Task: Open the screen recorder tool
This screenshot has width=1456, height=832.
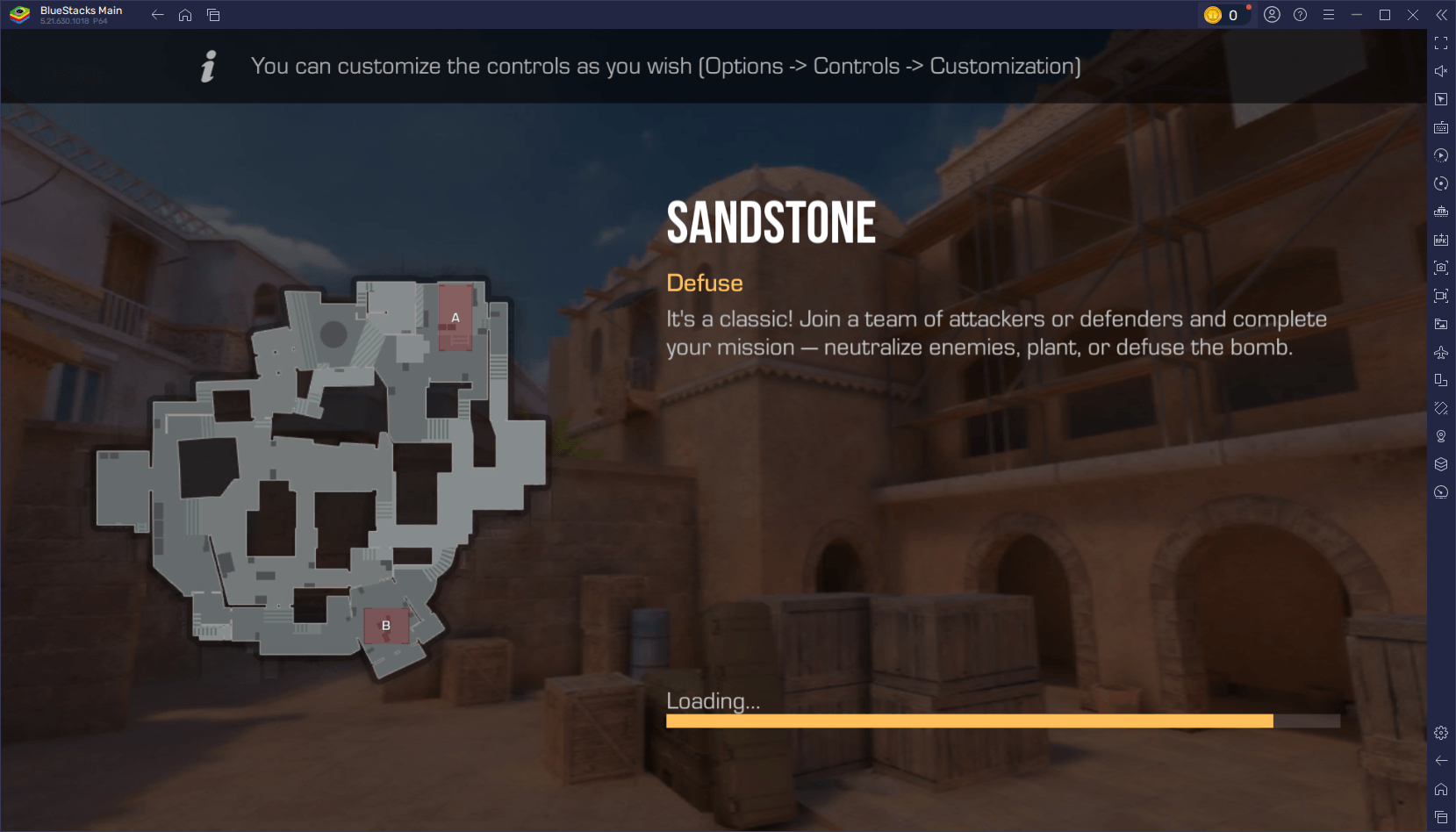Action: click(1441, 296)
